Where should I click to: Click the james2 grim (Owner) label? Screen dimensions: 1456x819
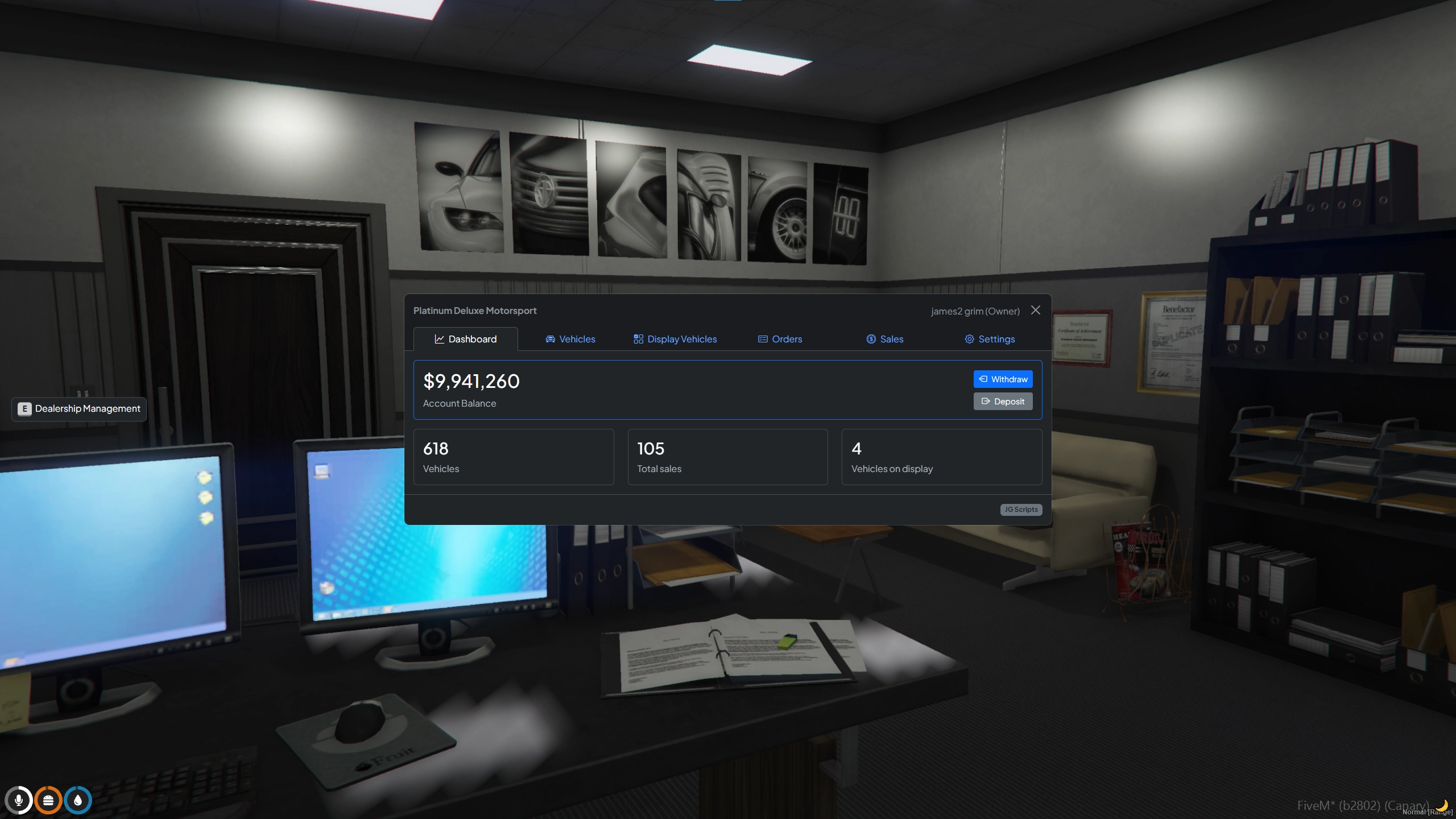click(x=975, y=311)
